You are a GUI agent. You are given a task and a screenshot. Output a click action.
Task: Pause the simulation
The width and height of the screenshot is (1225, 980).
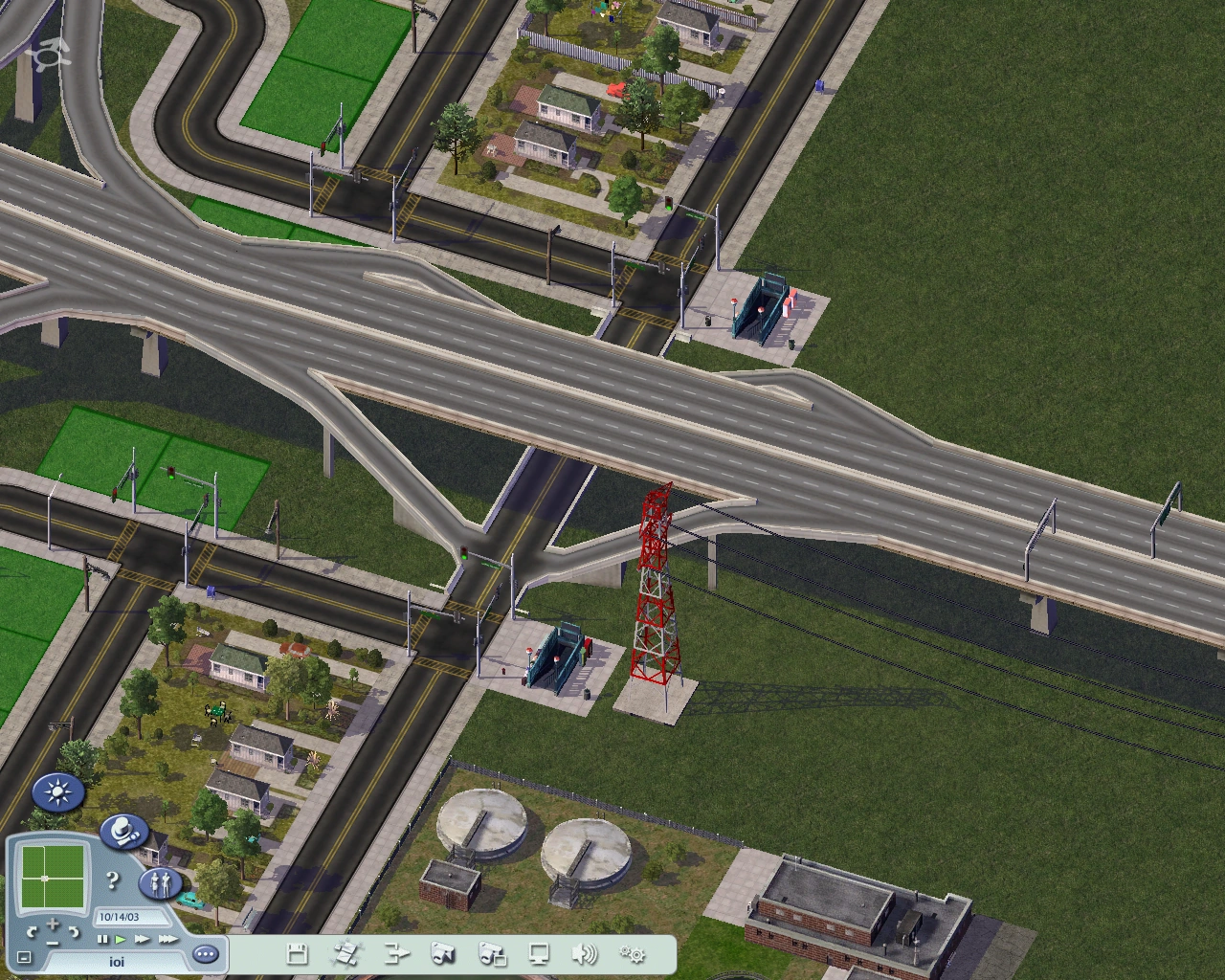(x=103, y=940)
